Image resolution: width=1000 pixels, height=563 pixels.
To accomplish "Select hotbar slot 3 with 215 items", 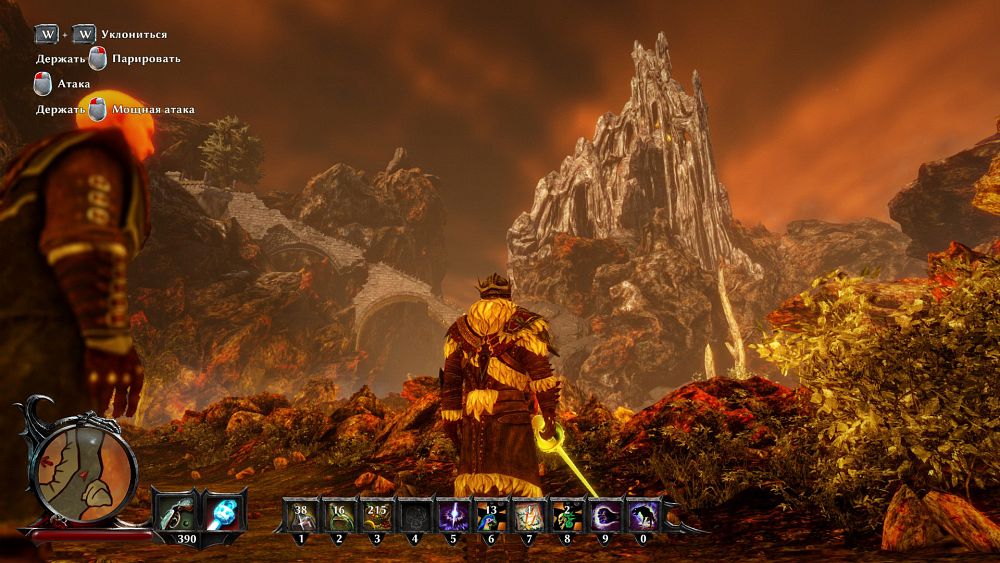I will (377, 516).
